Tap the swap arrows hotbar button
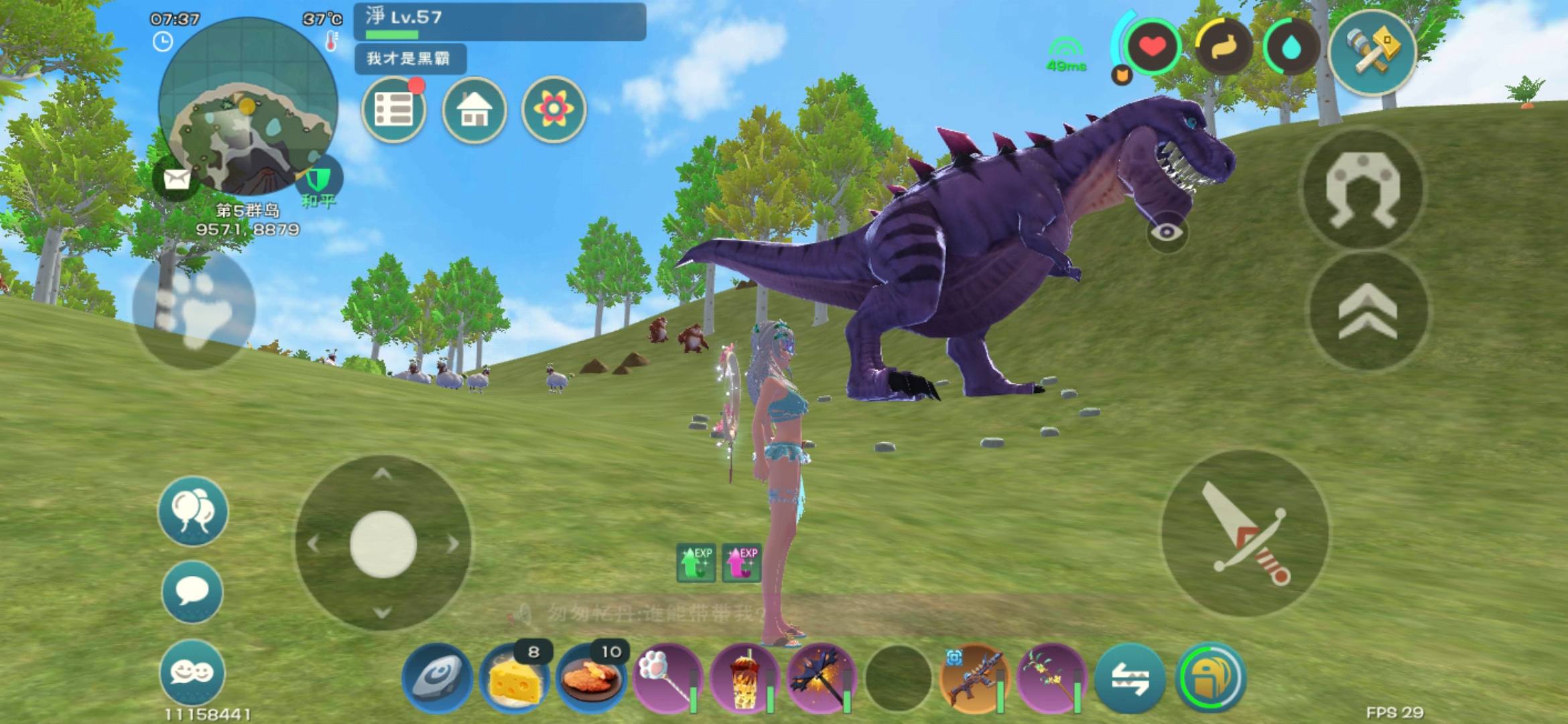Image resolution: width=1568 pixels, height=724 pixels. (1130, 678)
